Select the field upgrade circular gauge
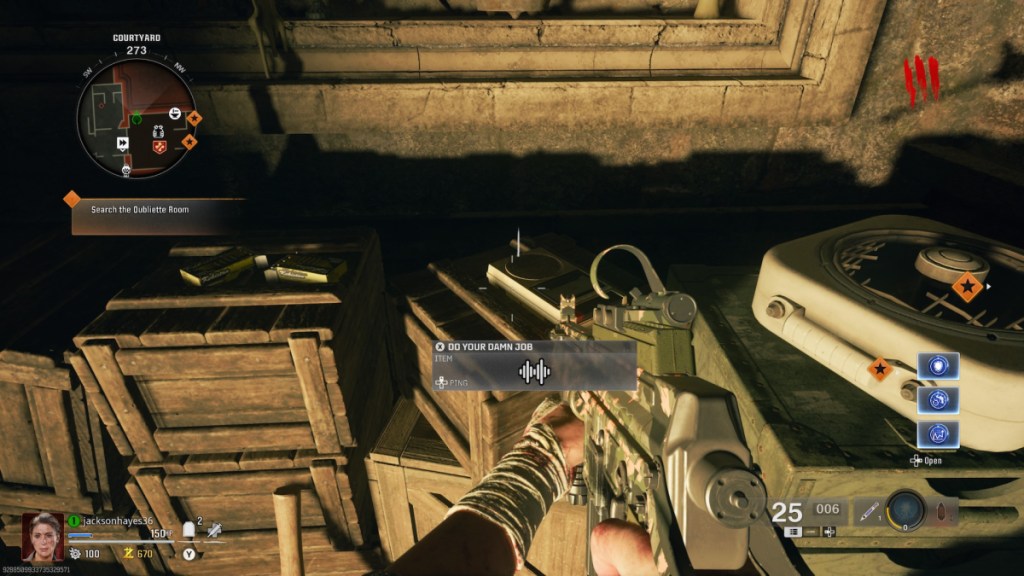1024x576 pixels. pyautogui.click(x=908, y=510)
